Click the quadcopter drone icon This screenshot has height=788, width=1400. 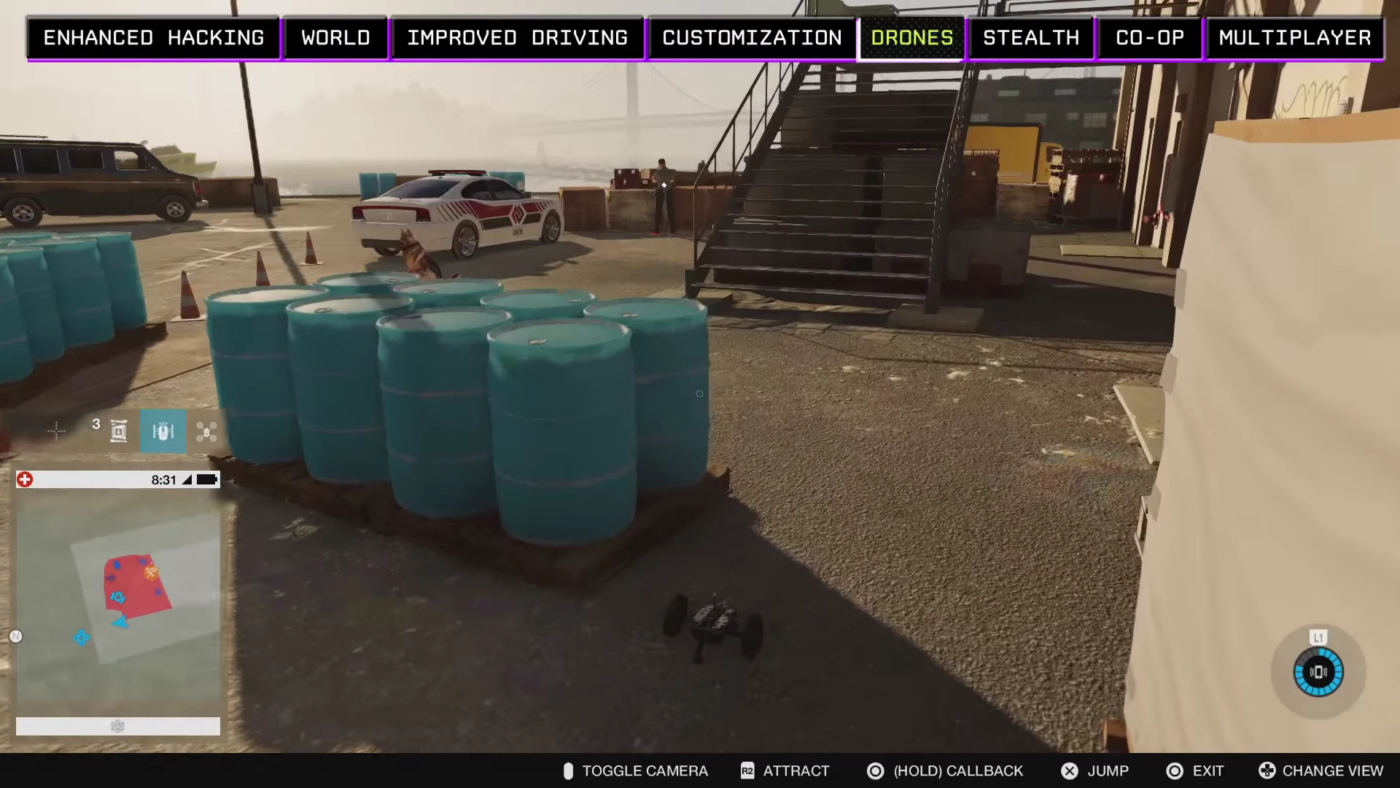pyautogui.click(x=206, y=431)
